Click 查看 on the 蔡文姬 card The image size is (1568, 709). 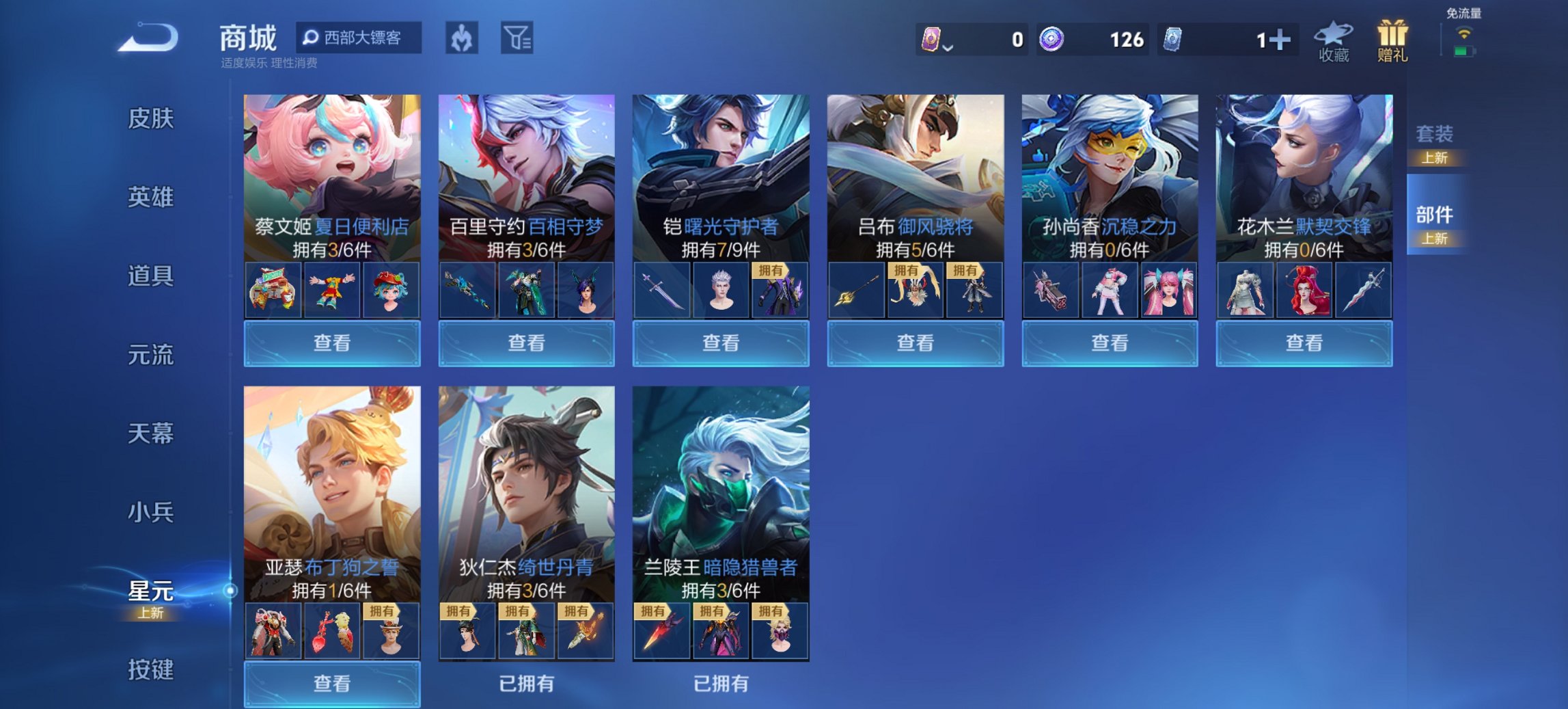pyautogui.click(x=332, y=343)
